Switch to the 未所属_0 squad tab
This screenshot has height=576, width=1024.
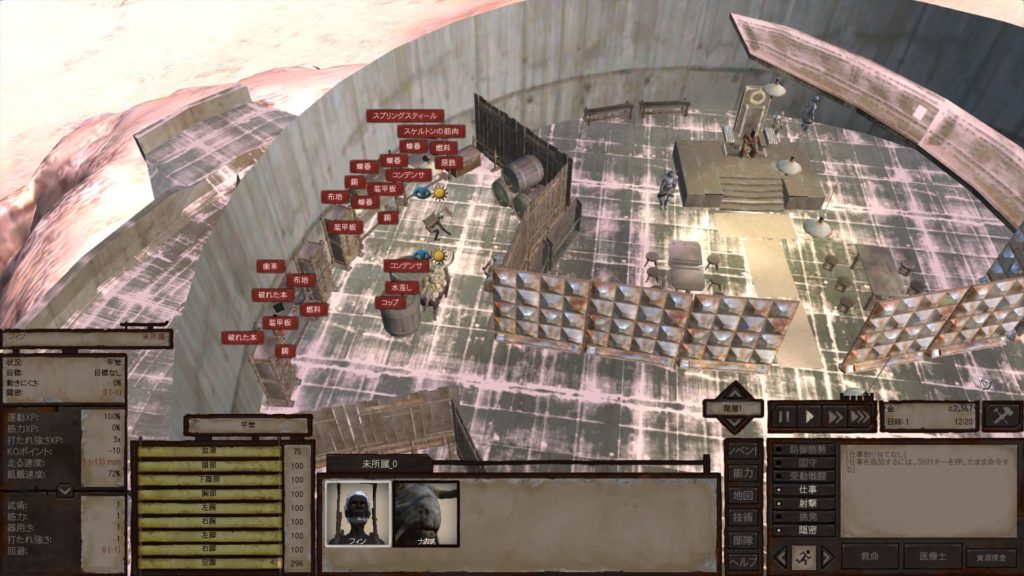point(380,464)
